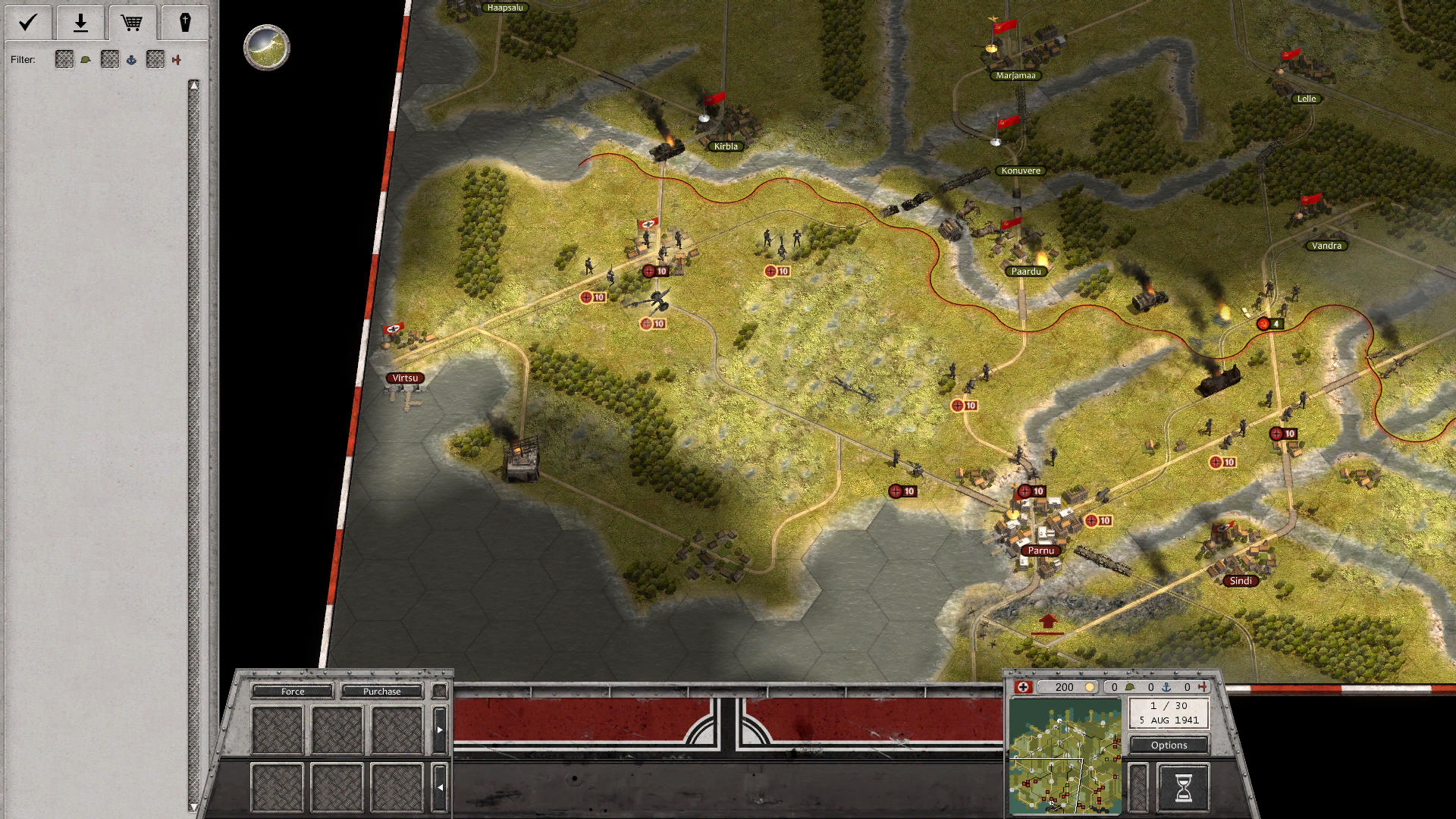The height and width of the screenshot is (819, 1456).
Task: Open the Options menu
Action: (1168, 745)
